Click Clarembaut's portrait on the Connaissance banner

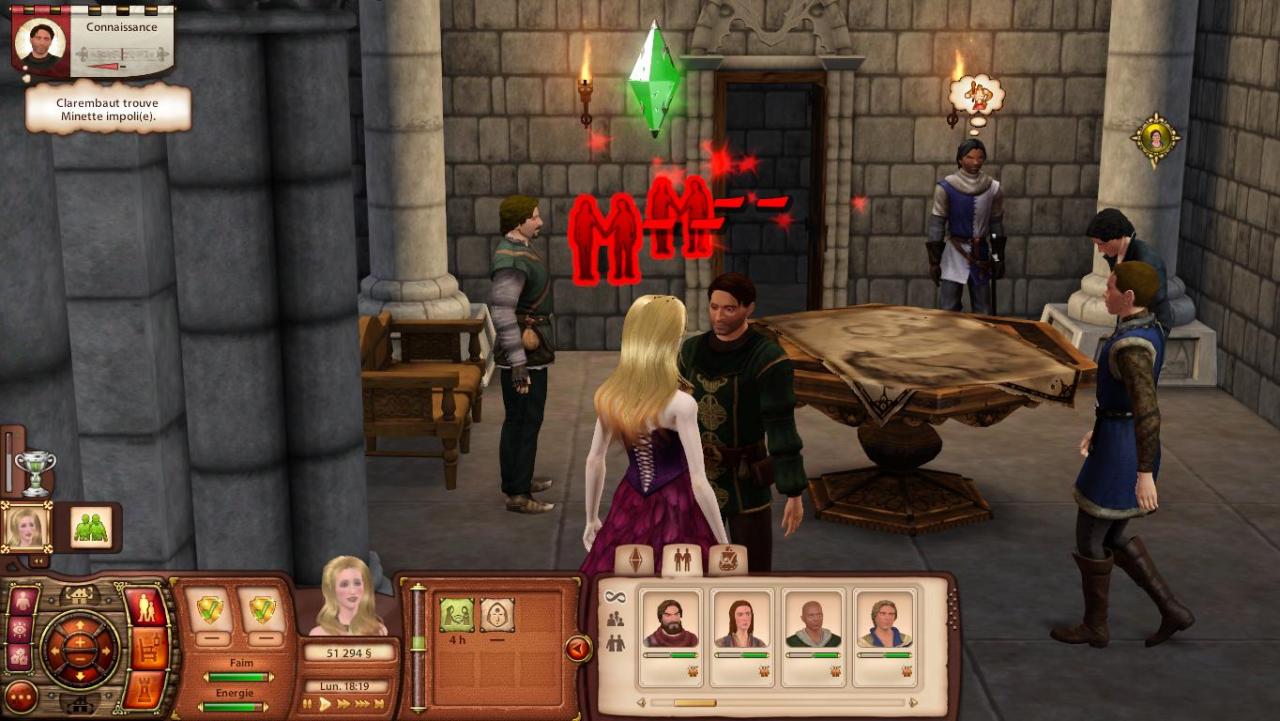click(41, 41)
